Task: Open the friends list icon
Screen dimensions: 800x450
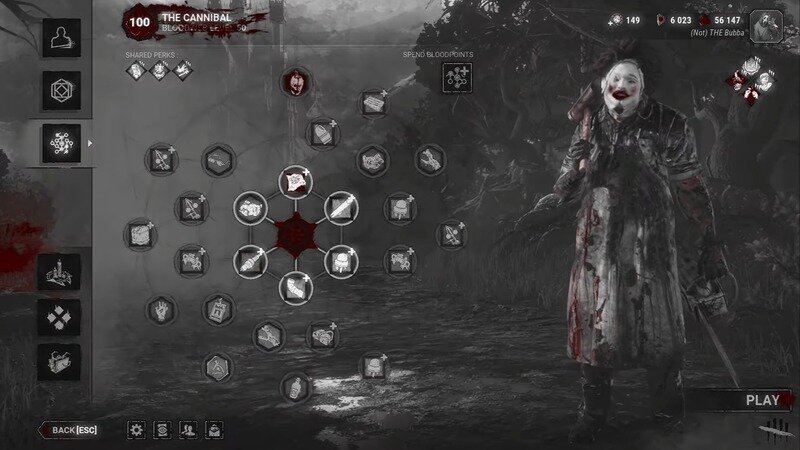Action: pos(187,430)
